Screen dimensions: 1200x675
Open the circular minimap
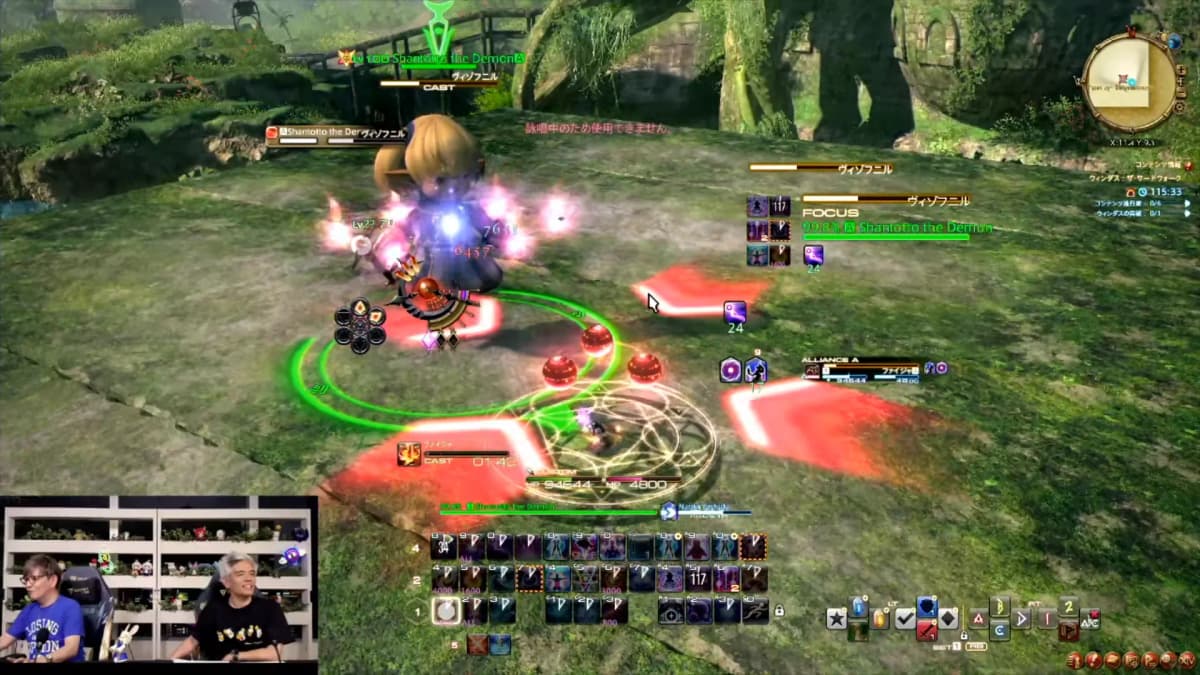click(x=1129, y=82)
